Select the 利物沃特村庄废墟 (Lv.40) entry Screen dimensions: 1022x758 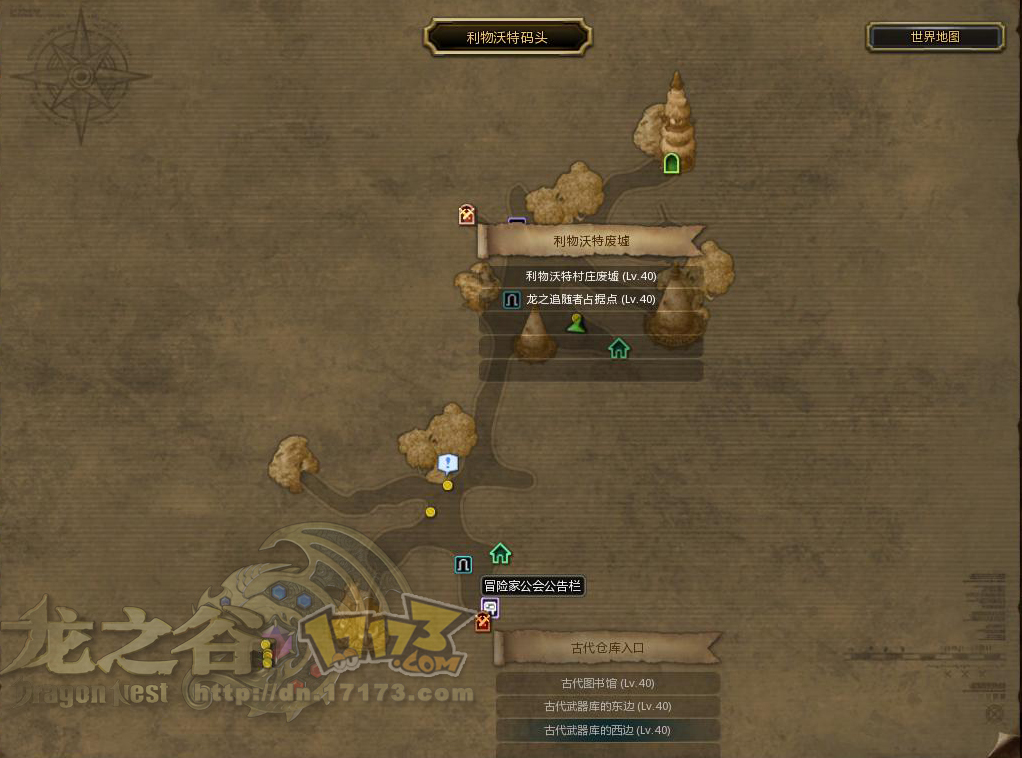[591, 276]
